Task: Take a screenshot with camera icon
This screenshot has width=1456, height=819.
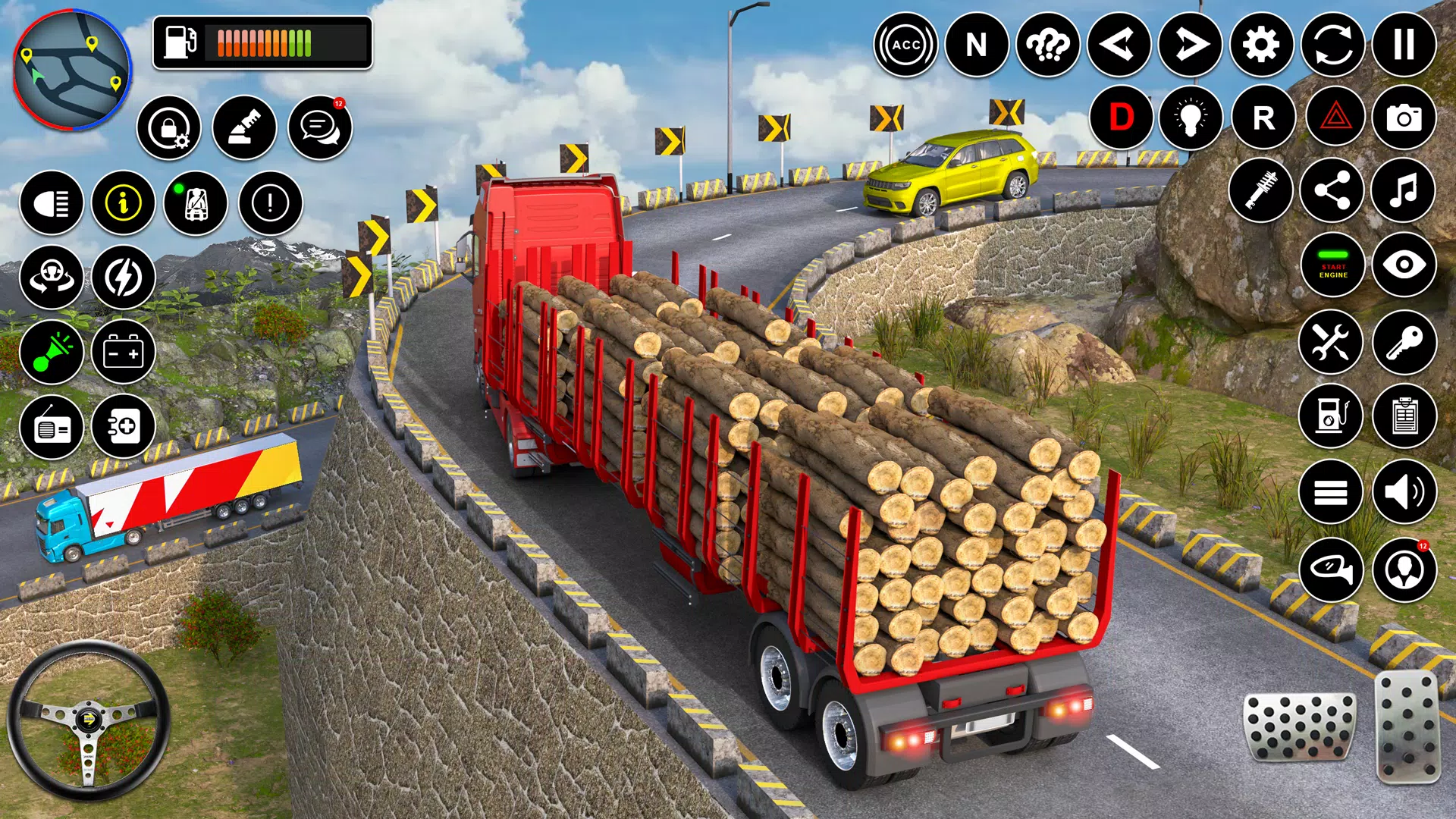Action: point(1404,118)
